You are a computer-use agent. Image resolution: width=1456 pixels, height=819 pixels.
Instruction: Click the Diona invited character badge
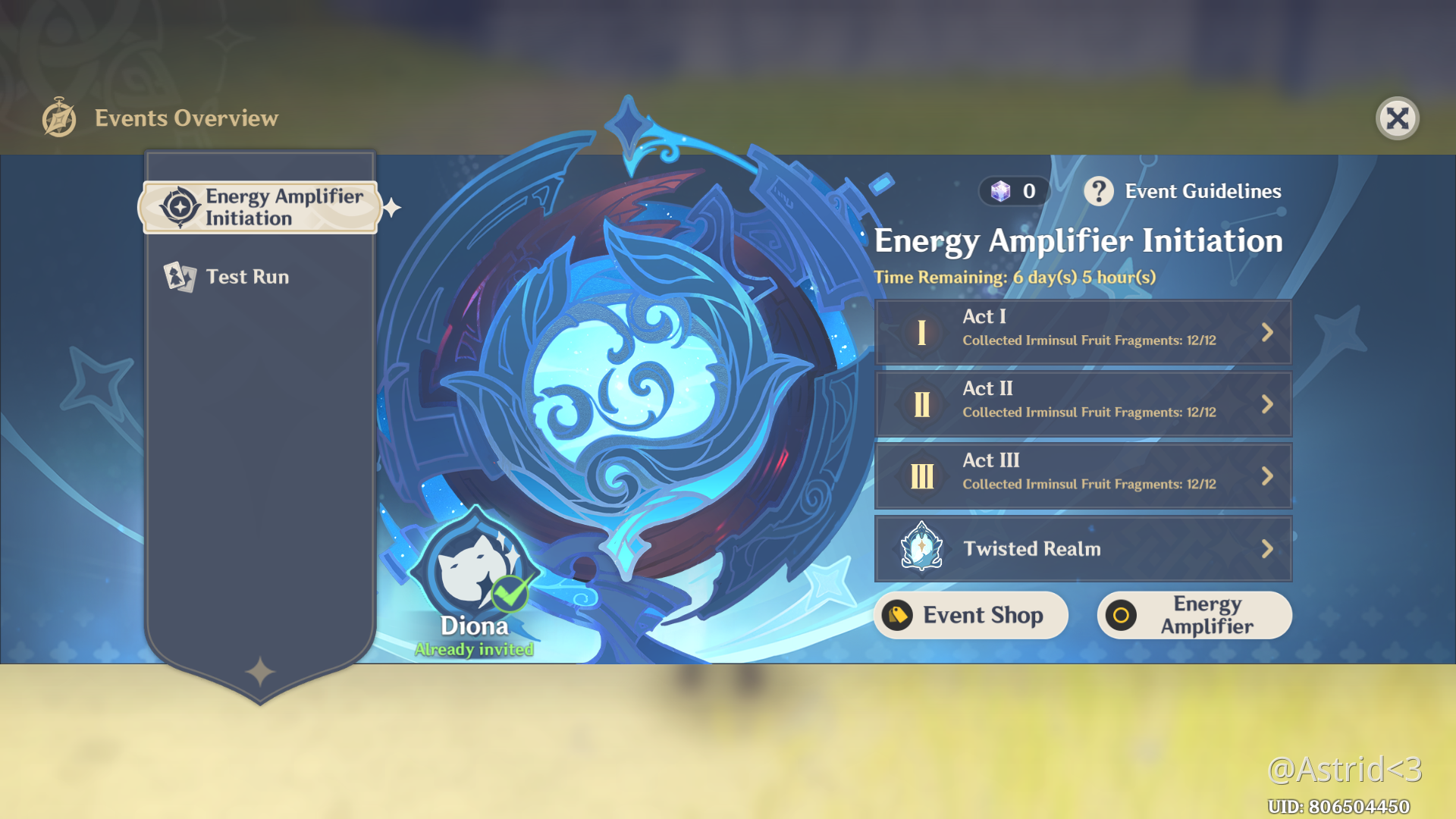[x=475, y=576]
